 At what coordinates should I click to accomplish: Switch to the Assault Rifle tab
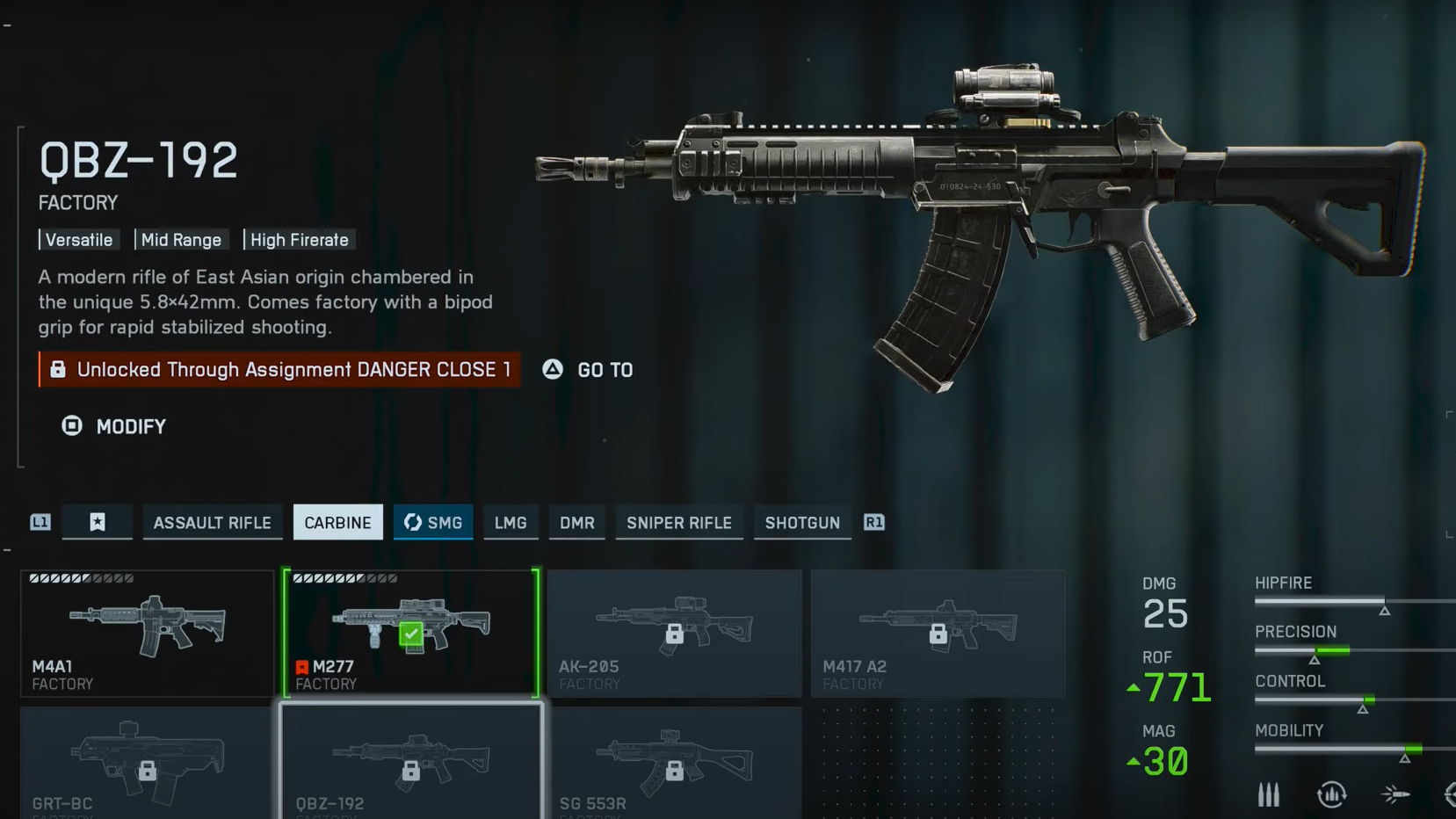point(212,523)
